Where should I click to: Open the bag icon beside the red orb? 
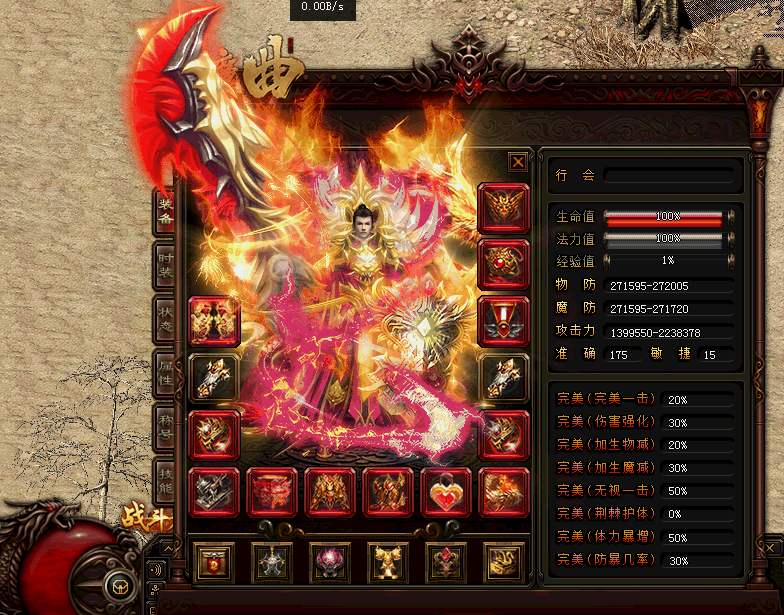pos(116,587)
